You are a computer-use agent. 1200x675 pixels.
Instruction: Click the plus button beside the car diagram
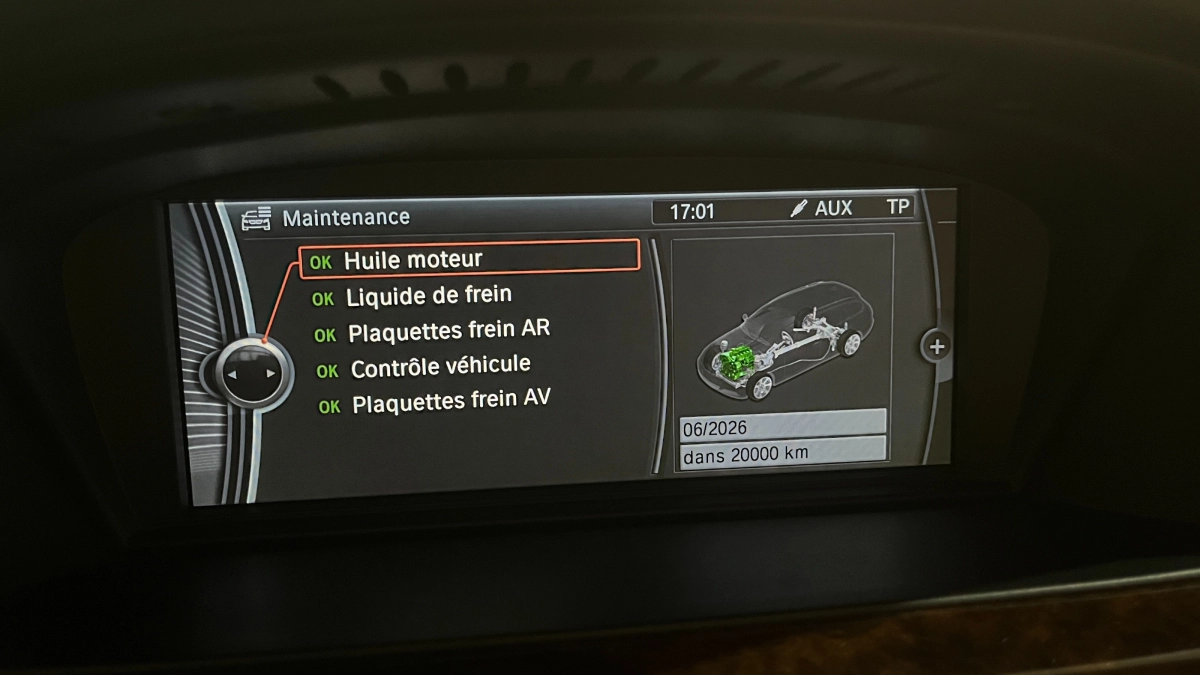[x=936, y=347]
